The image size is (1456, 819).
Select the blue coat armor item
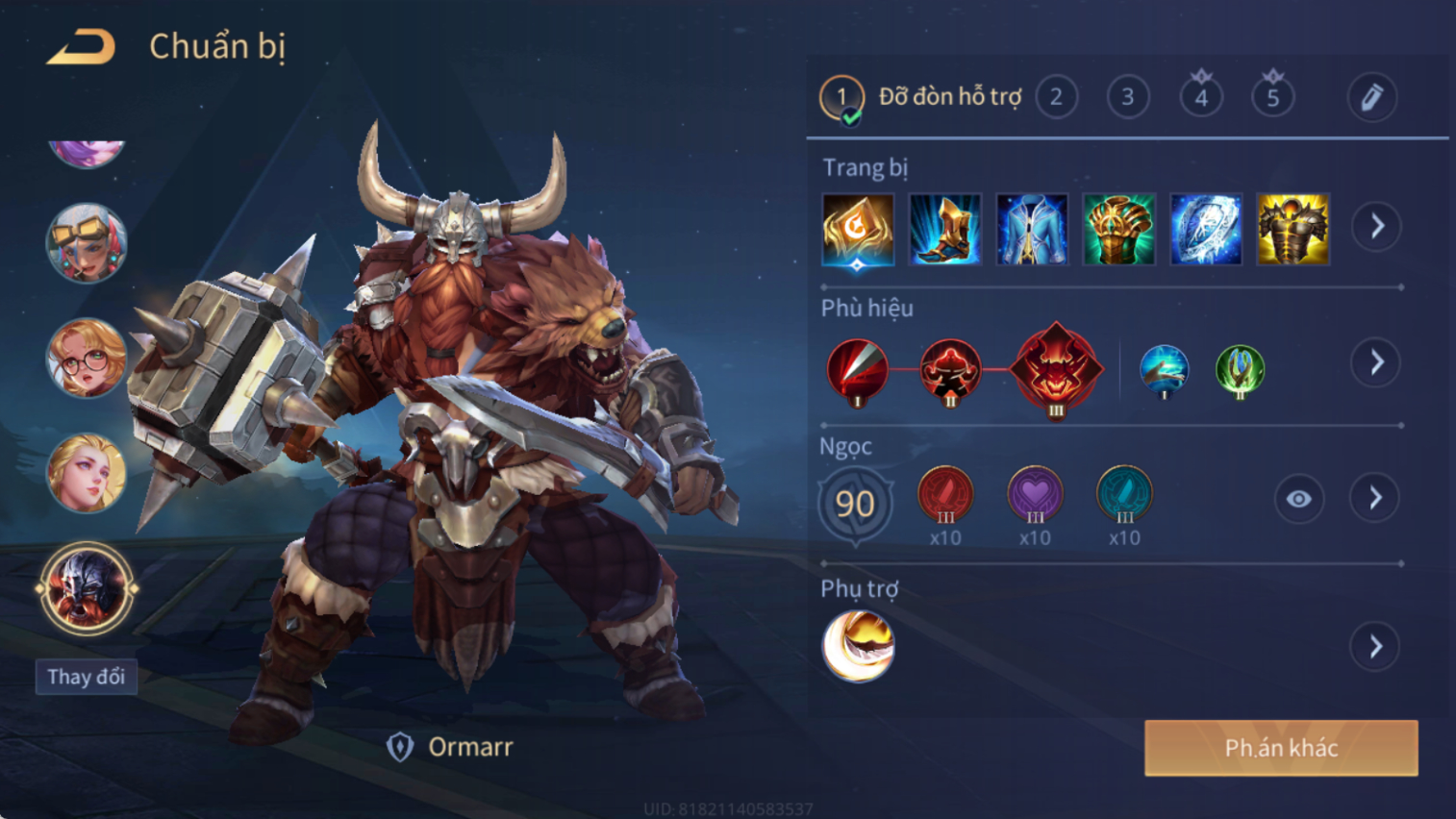click(x=1032, y=229)
